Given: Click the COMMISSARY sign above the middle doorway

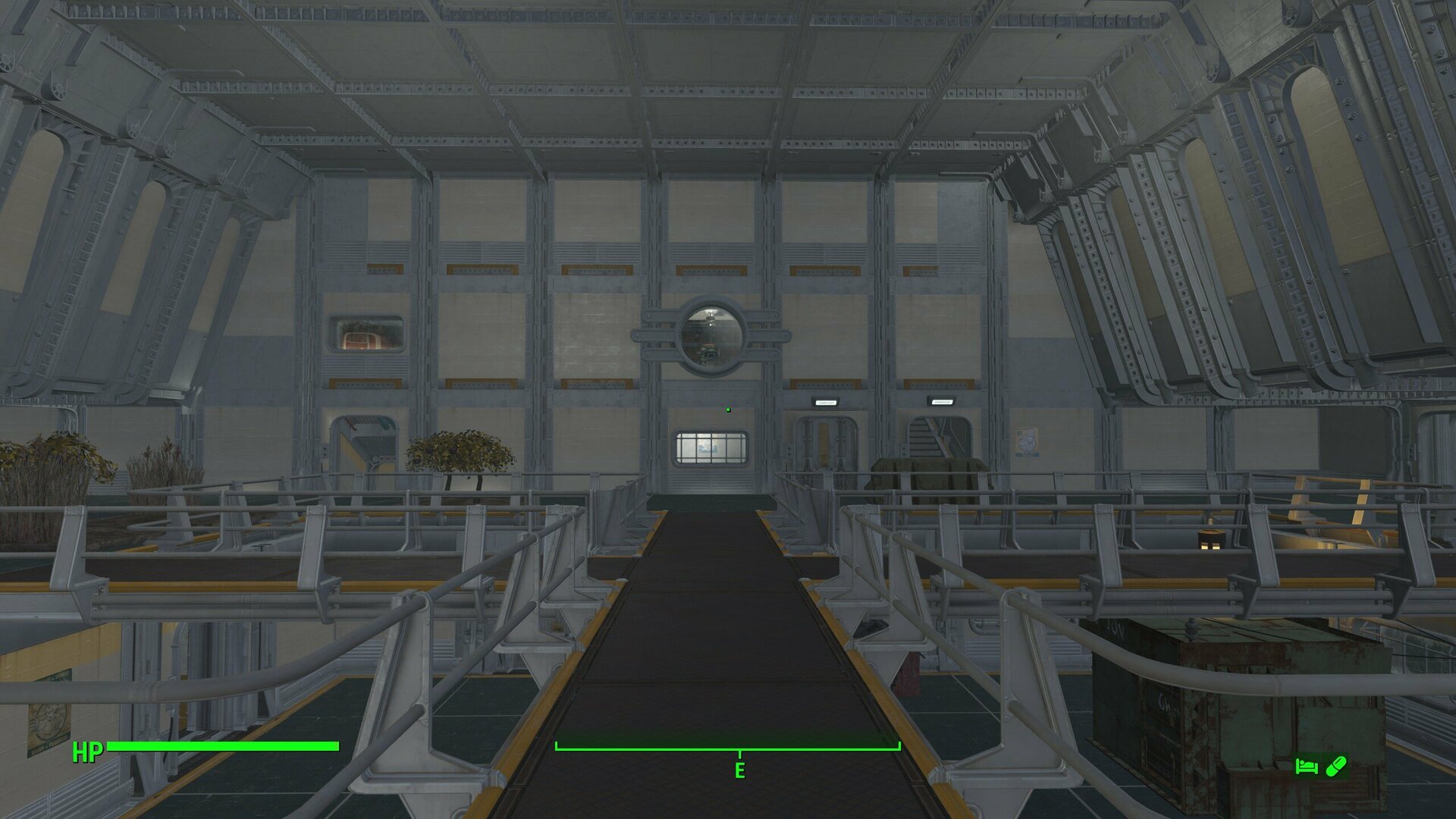Looking at the screenshot, I should (x=826, y=403).
